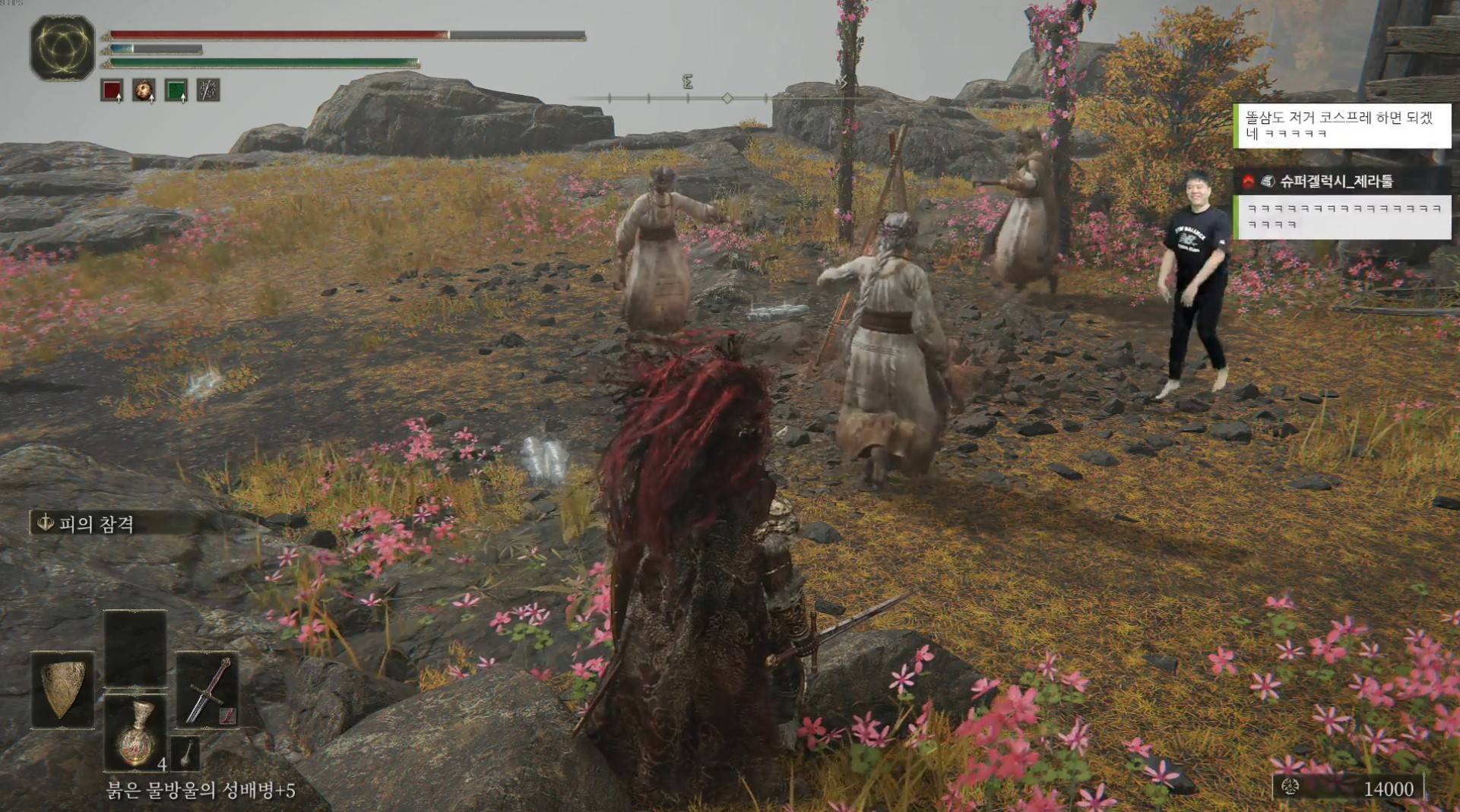The image size is (1460, 812).
Task: Click the compass marker on the navigation bar
Action: coord(728,97)
